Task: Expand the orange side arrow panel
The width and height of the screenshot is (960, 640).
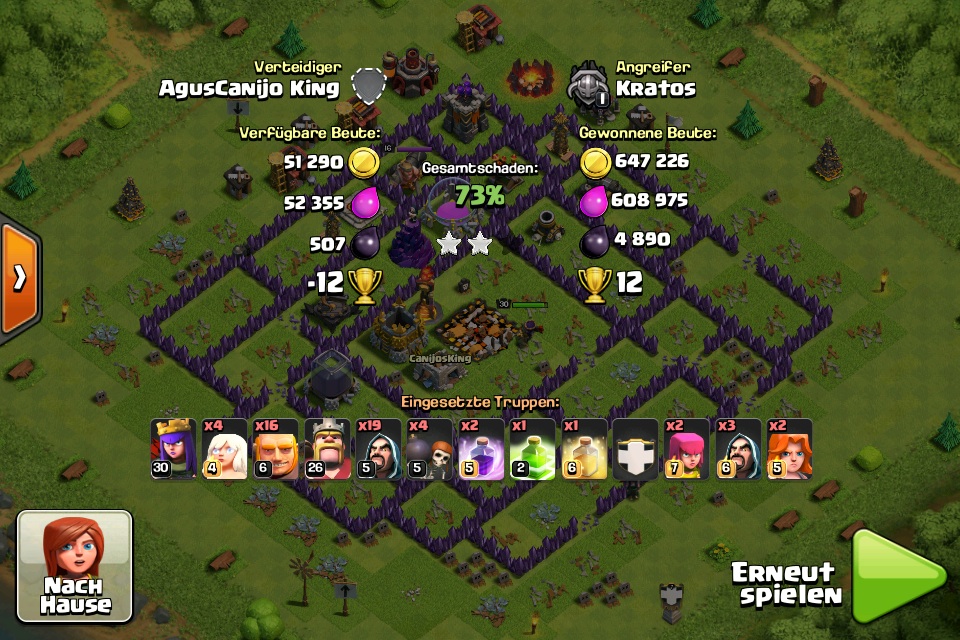Action: (x=18, y=279)
